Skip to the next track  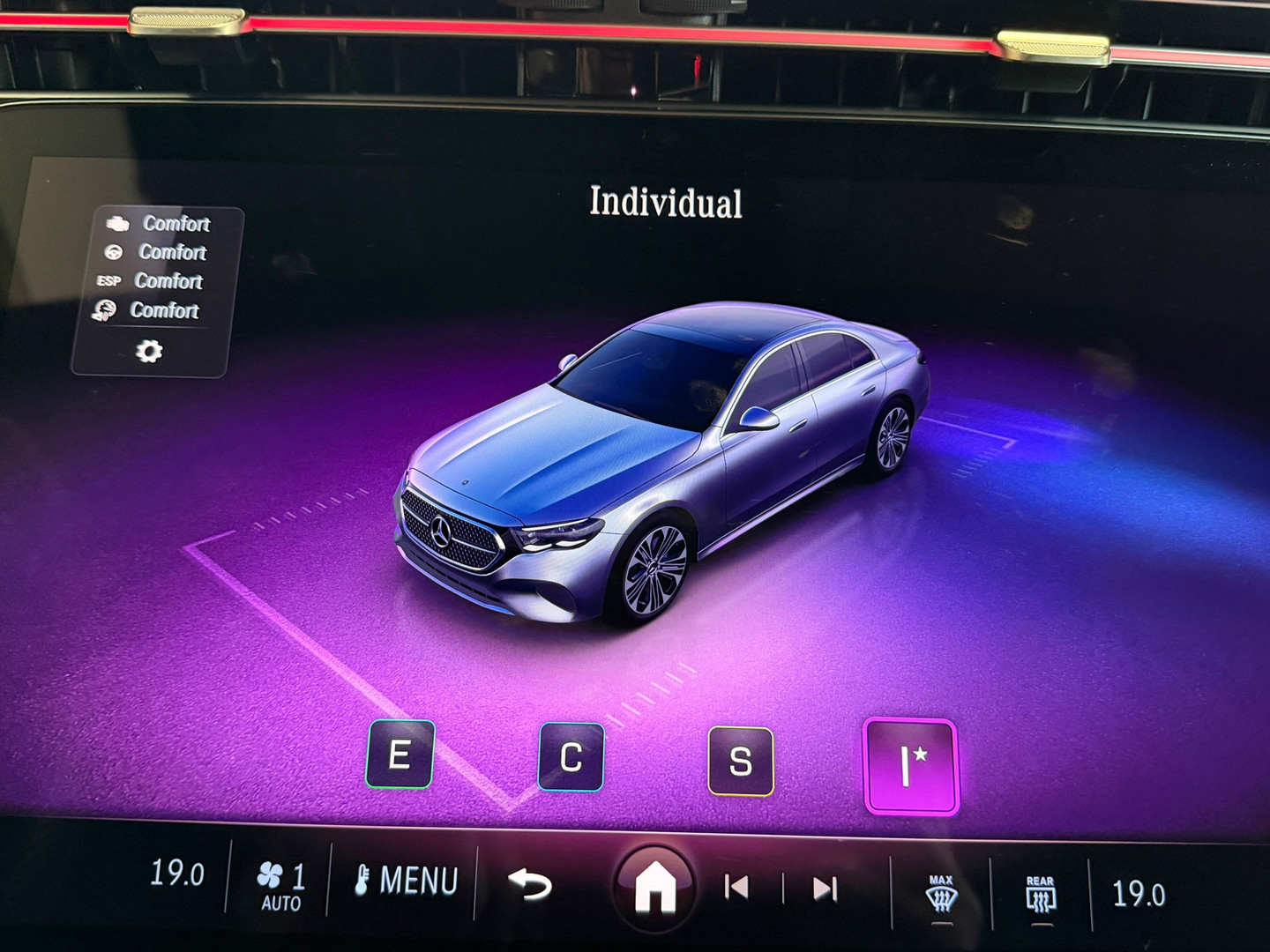coord(825,889)
